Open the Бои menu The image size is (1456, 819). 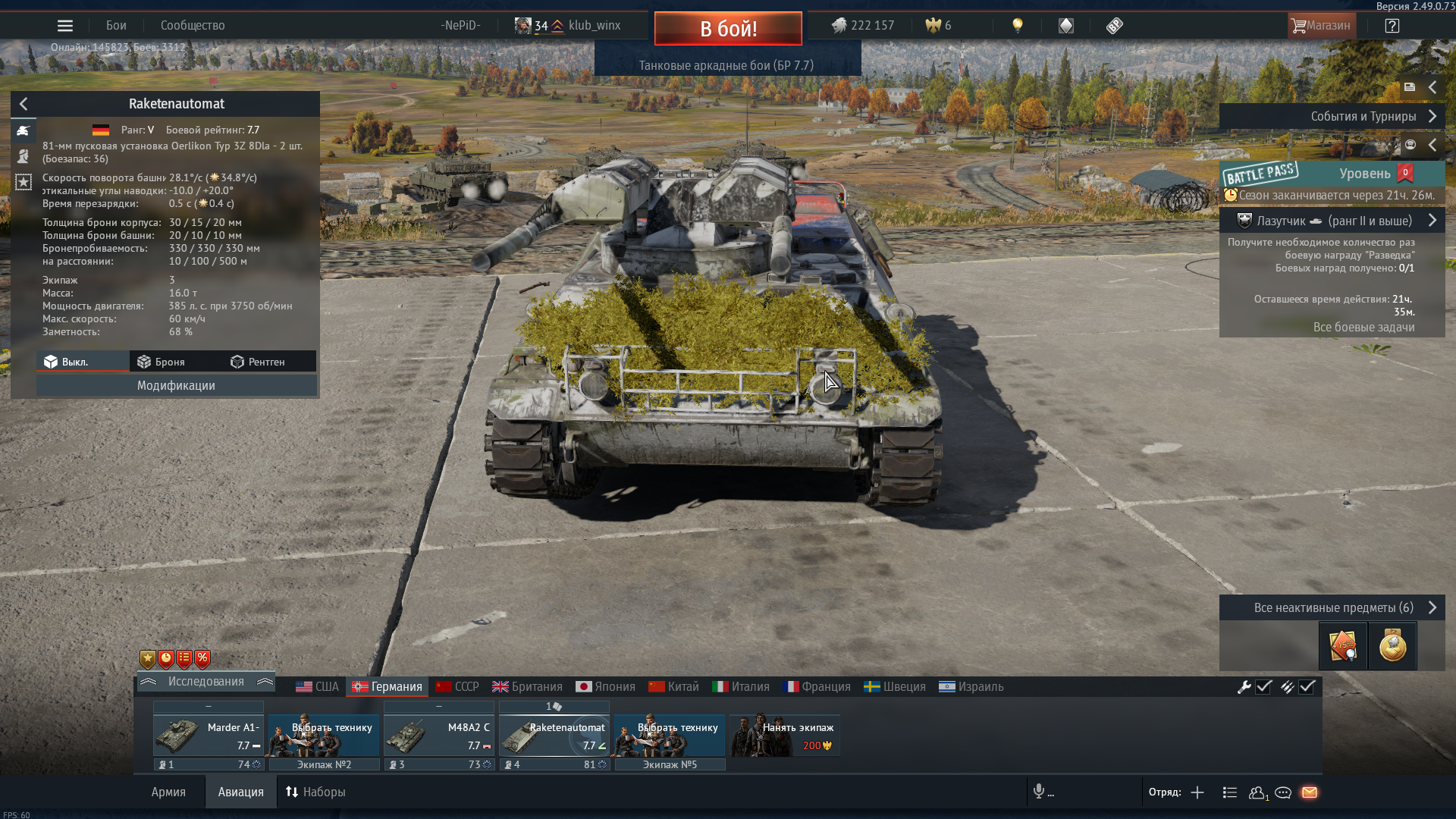click(116, 26)
